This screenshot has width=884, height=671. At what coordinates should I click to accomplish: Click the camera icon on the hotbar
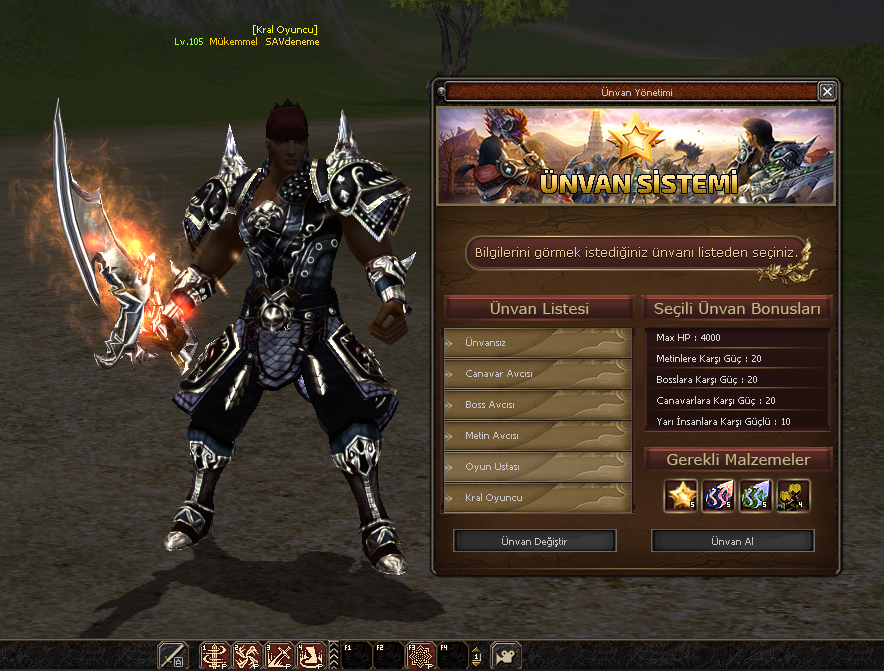pos(506,656)
